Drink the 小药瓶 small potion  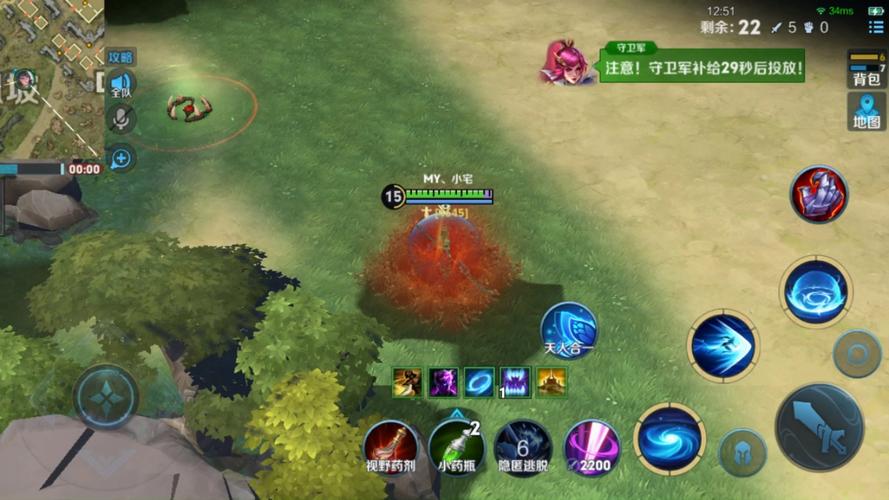point(456,445)
